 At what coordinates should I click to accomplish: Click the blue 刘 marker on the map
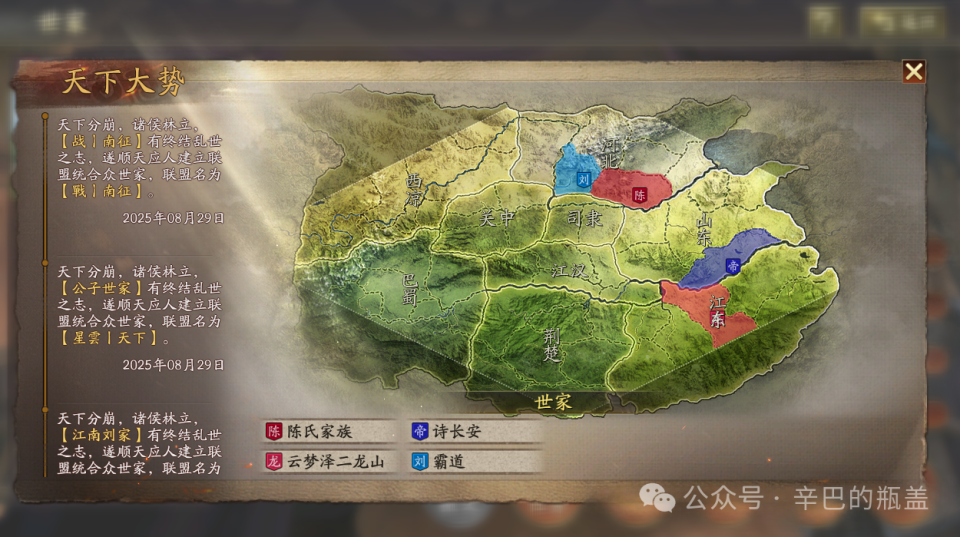coord(584,183)
